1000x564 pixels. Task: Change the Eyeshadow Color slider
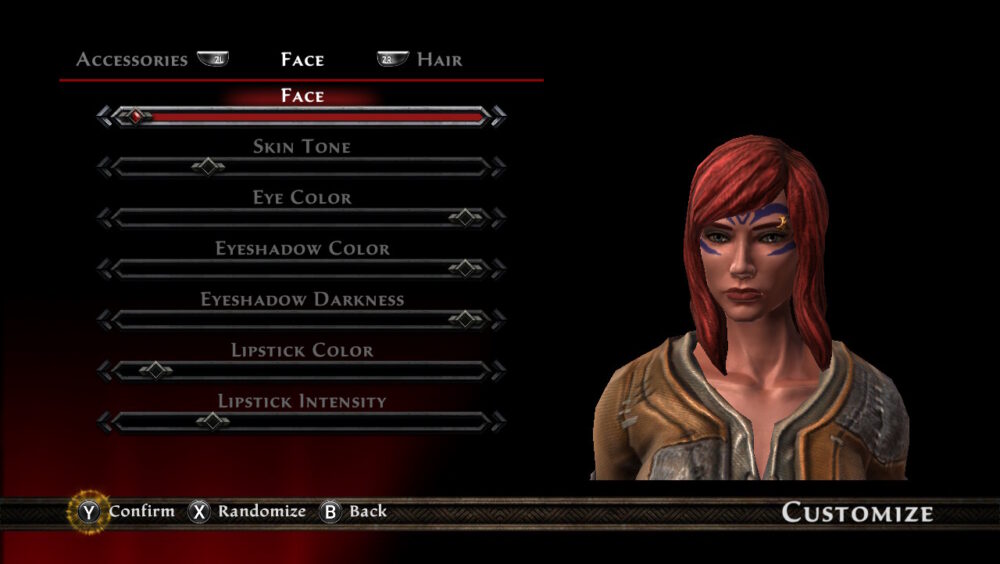tap(465, 269)
